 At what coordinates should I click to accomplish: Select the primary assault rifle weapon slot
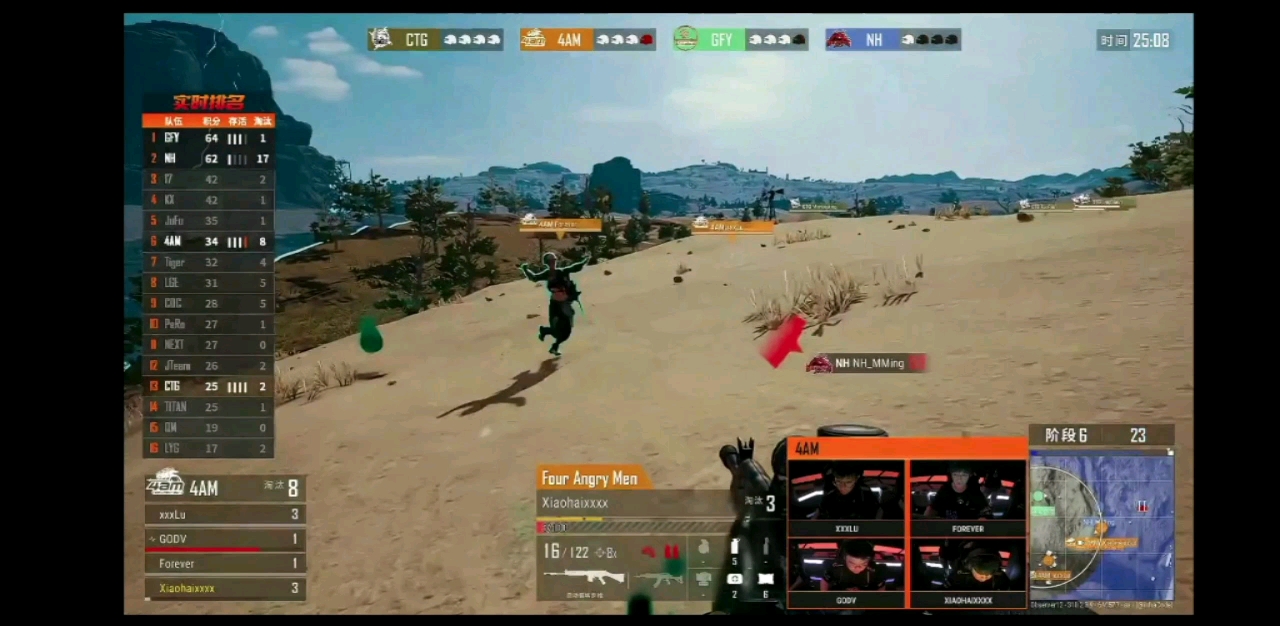click(584, 577)
